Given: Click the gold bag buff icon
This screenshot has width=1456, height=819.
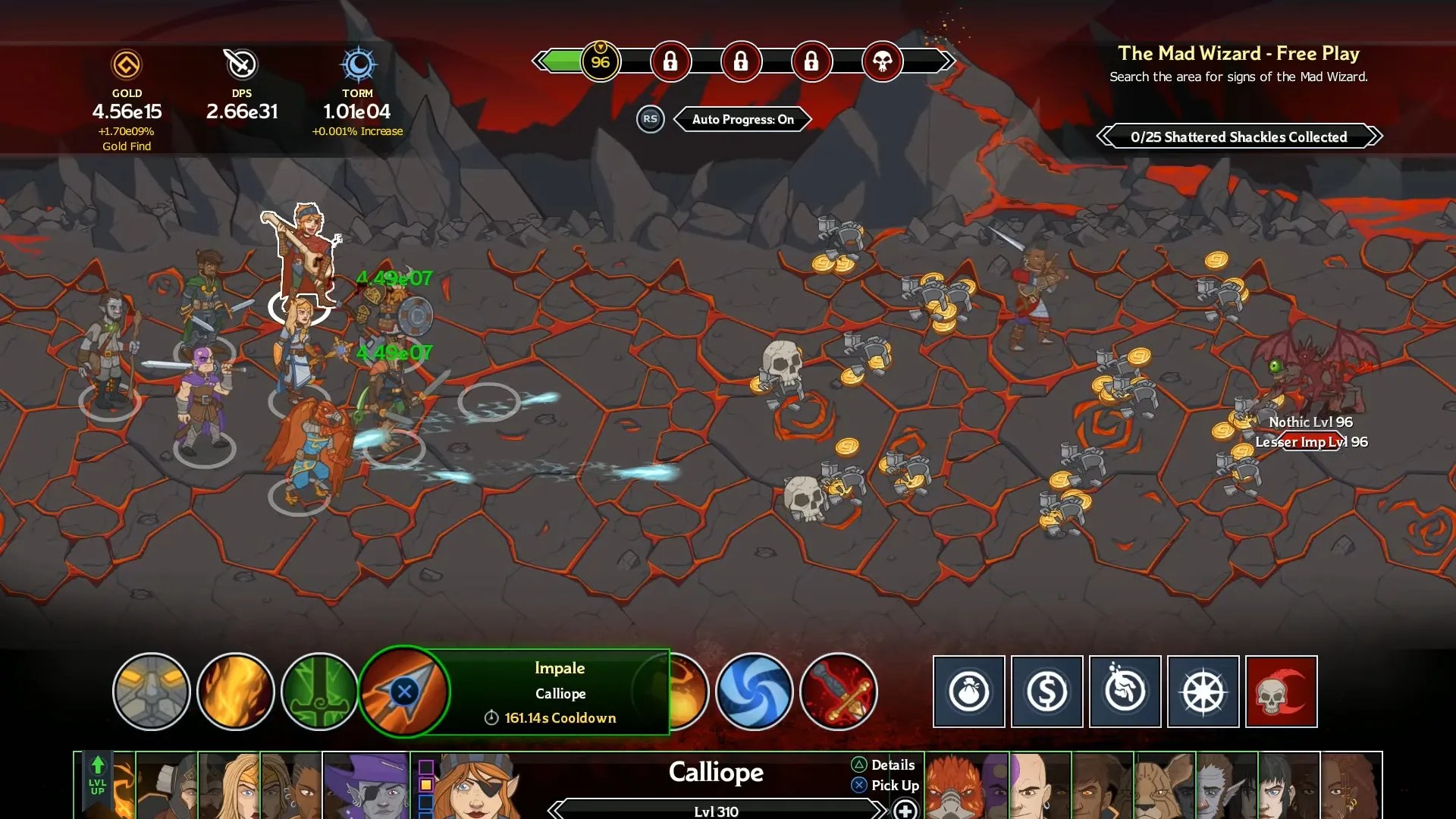Looking at the screenshot, I should [x=968, y=692].
